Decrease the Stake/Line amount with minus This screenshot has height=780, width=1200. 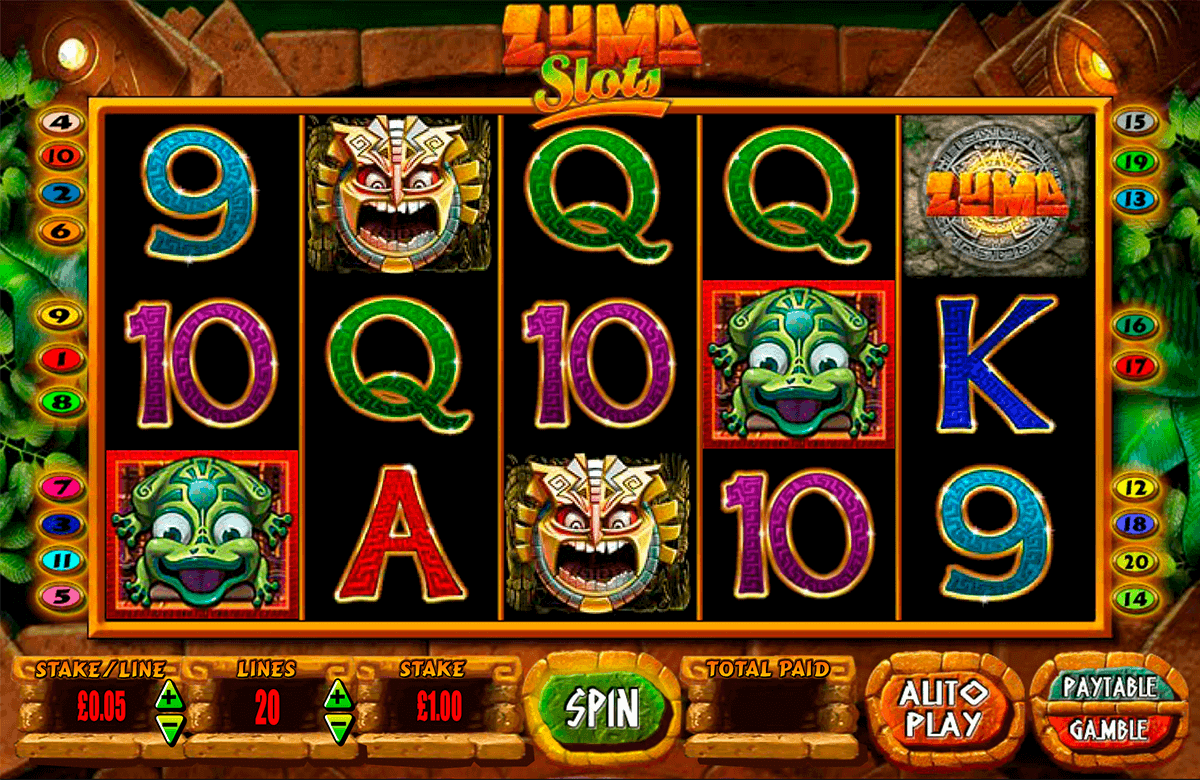coord(168,724)
